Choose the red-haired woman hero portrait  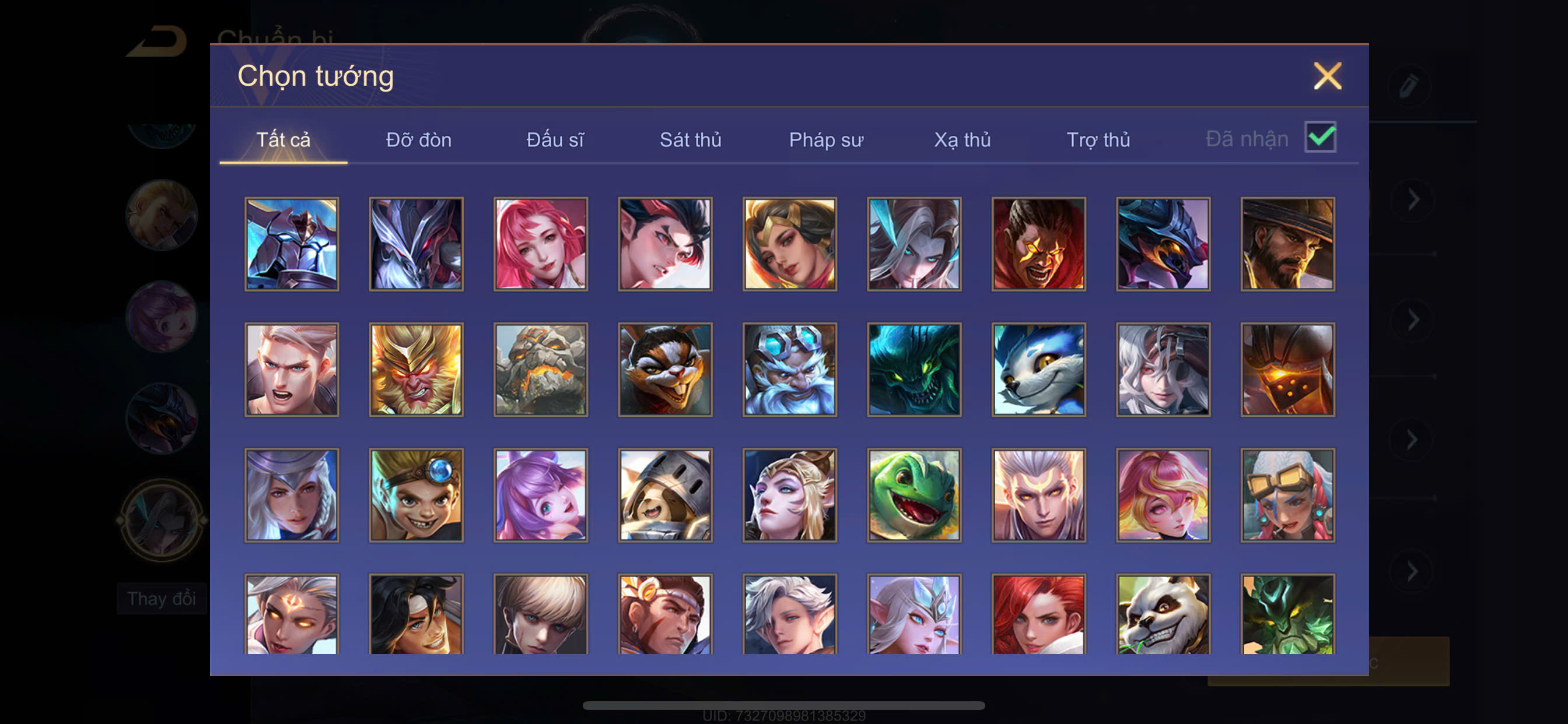pos(1038,614)
